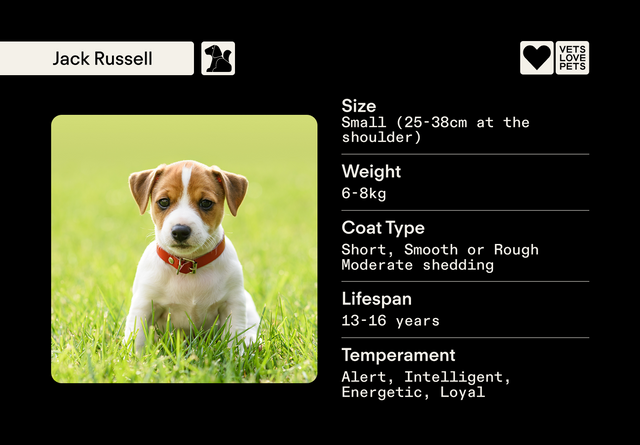Click the Vets Love Pets text badge

[573, 58]
